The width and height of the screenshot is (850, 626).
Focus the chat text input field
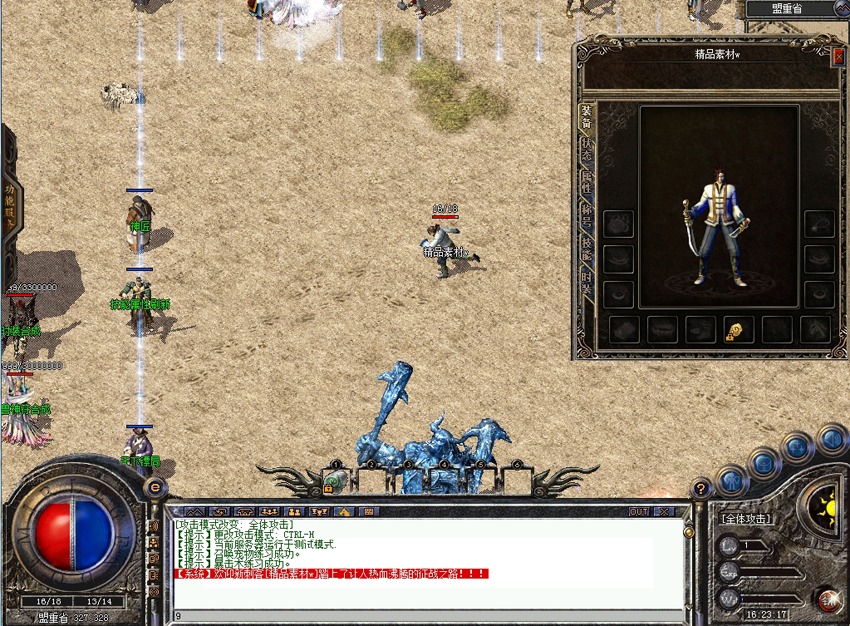coord(420,615)
